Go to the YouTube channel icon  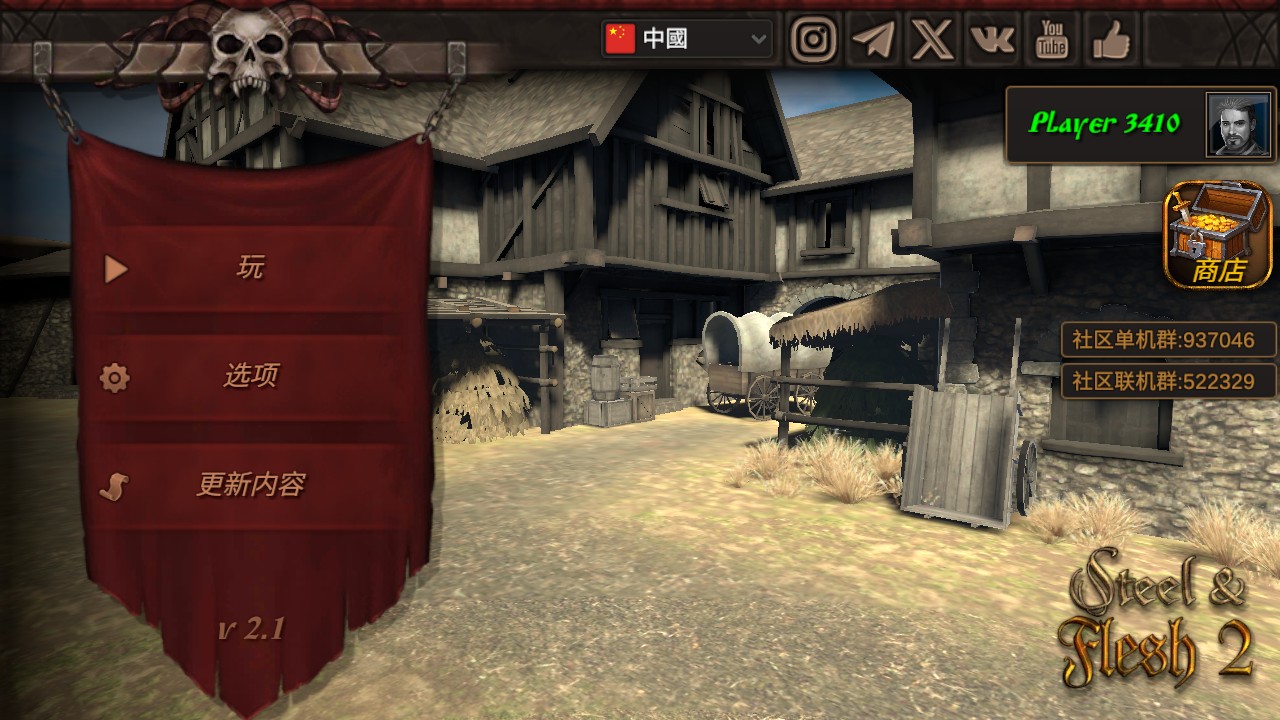(x=1051, y=40)
